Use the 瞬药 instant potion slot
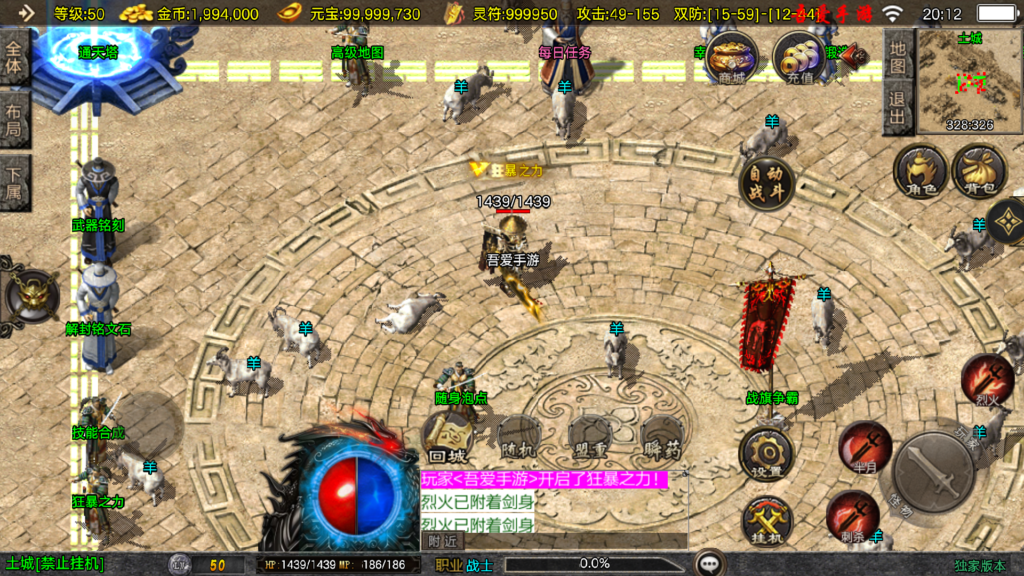The height and width of the screenshot is (576, 1024). [x=662, y=437]
